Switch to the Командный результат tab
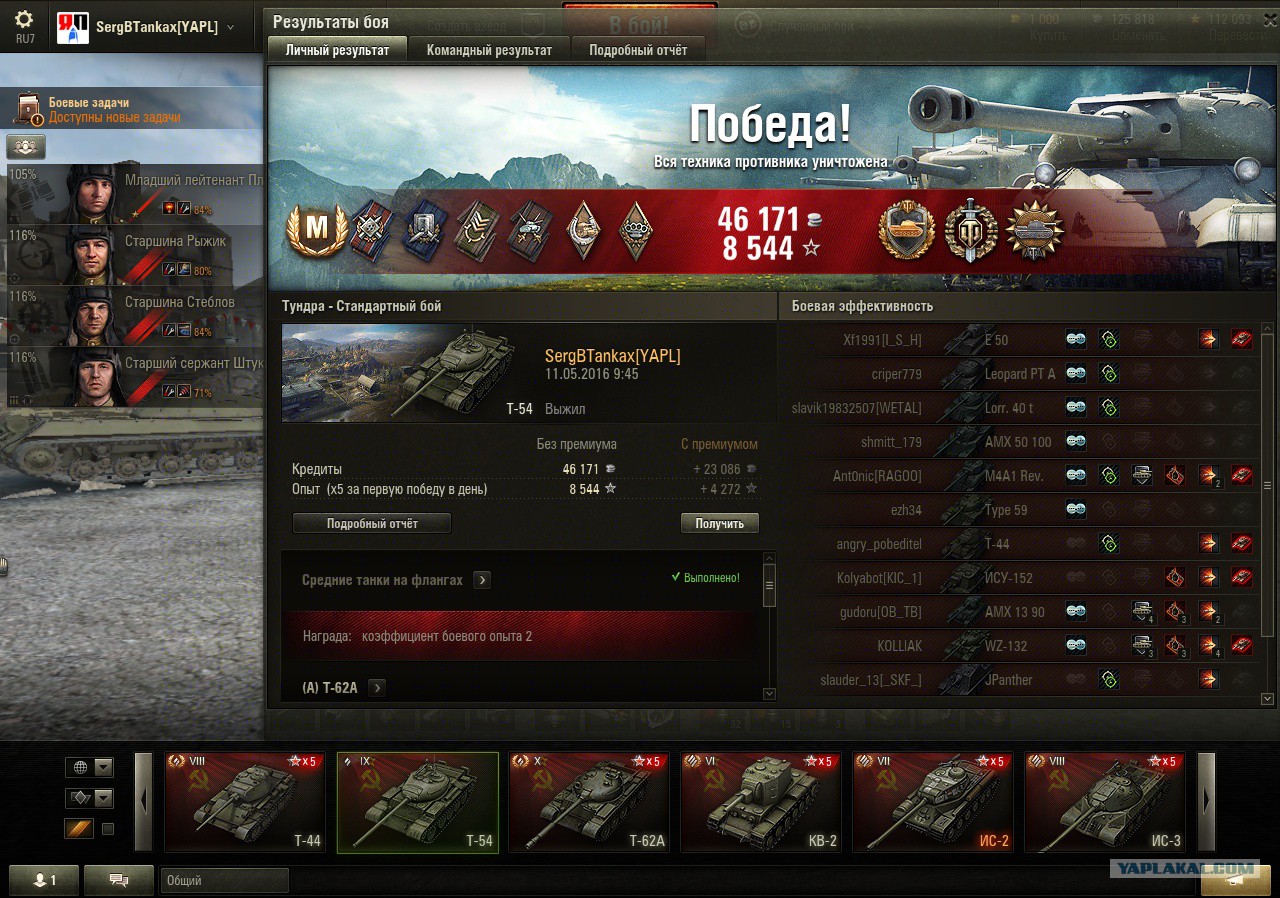This screenshot has height=898, width=1280. coord(488,50)
